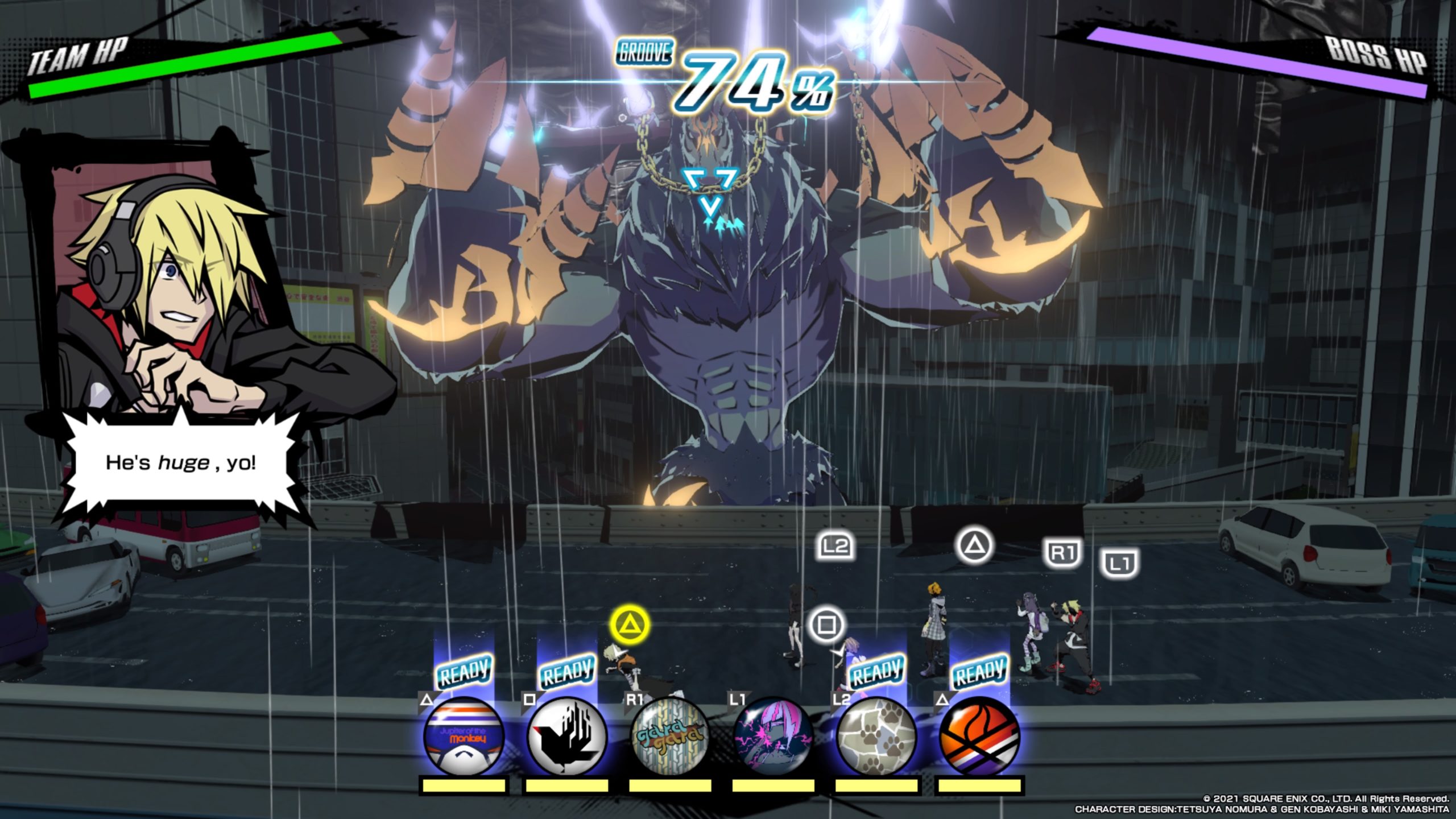Select the gara gara patterned pin
This screenshot has width=1456, height=819.
tap(670, 737)
